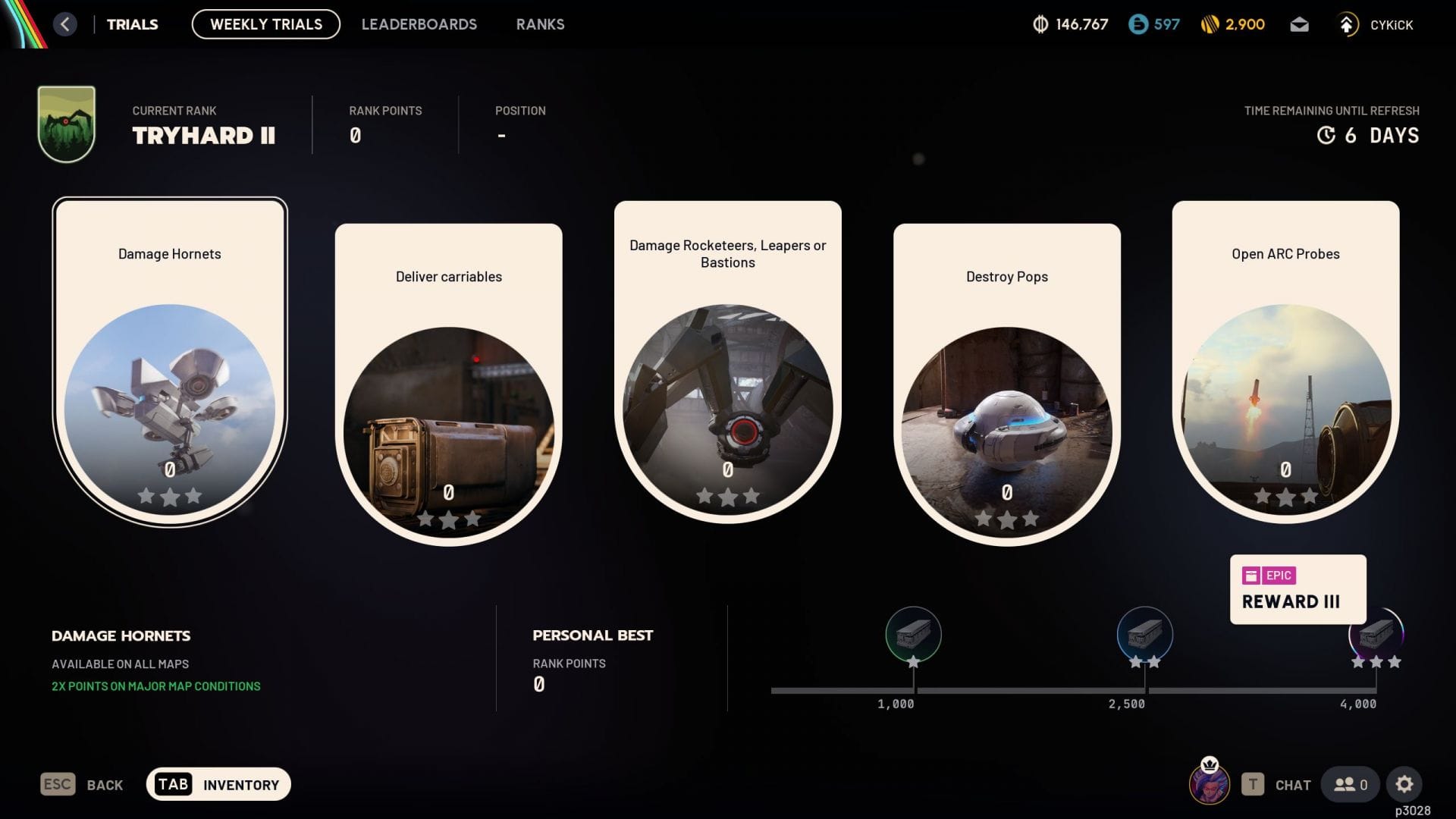Open the CYKiCK career progression icon
Image resolution: width=1456 pixels, height=819 pixels.
pyautogui.click(x=1348, y=24)
